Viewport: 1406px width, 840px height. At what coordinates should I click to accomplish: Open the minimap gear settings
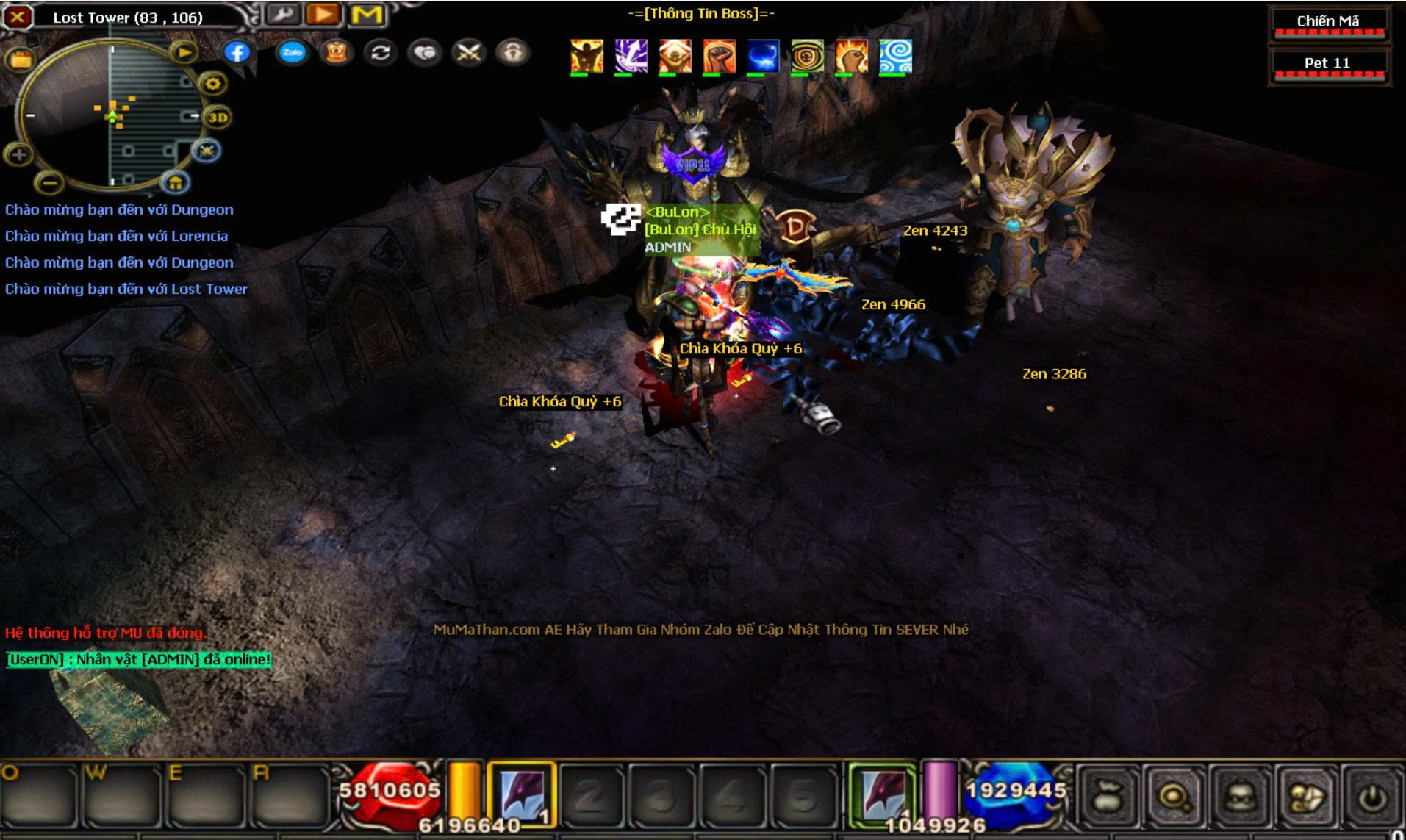point(212,84)
